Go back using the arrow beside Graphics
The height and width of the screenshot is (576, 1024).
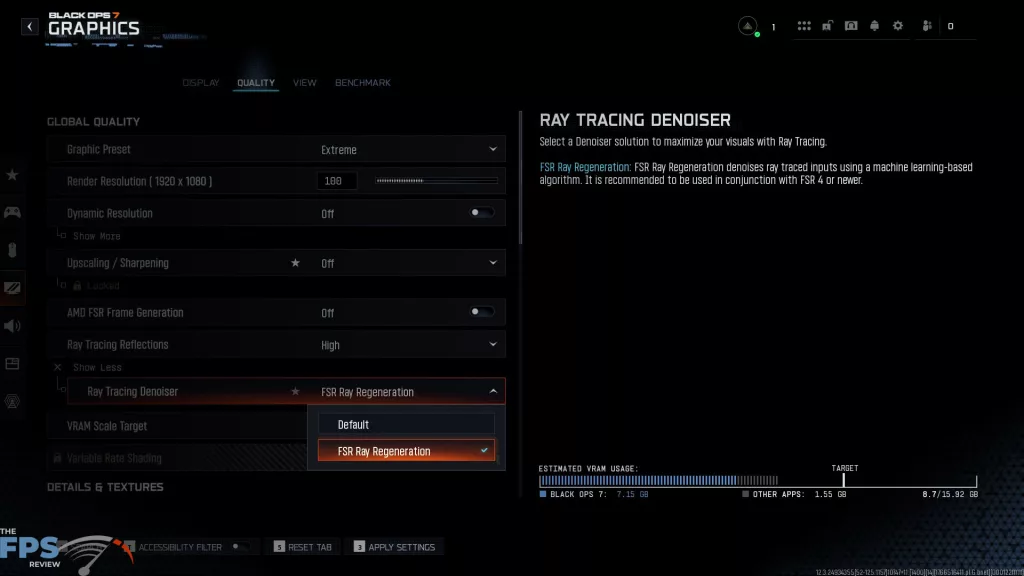tap(30, 27)
